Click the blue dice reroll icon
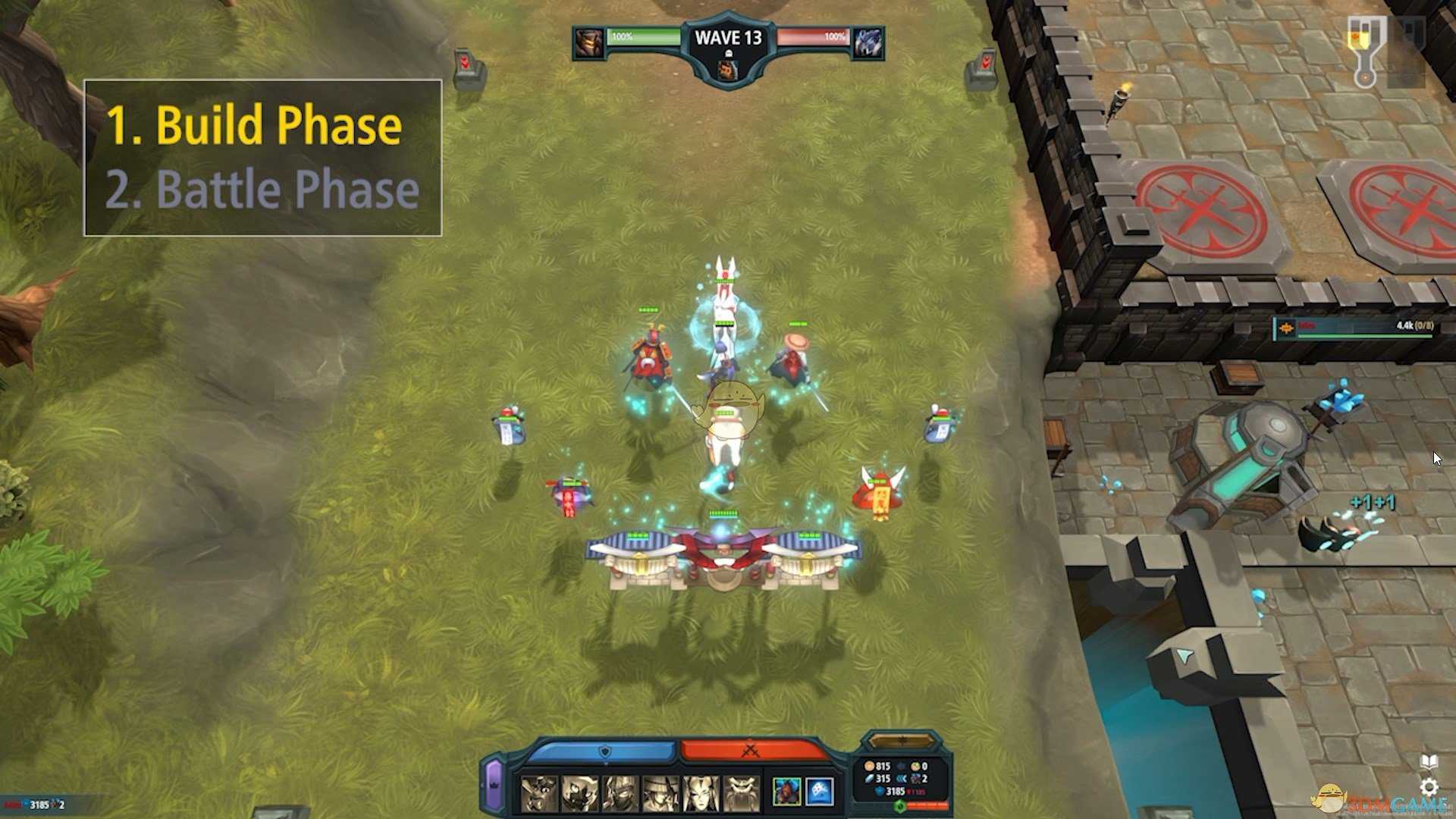1456x819 pixels. click(820, 792)
